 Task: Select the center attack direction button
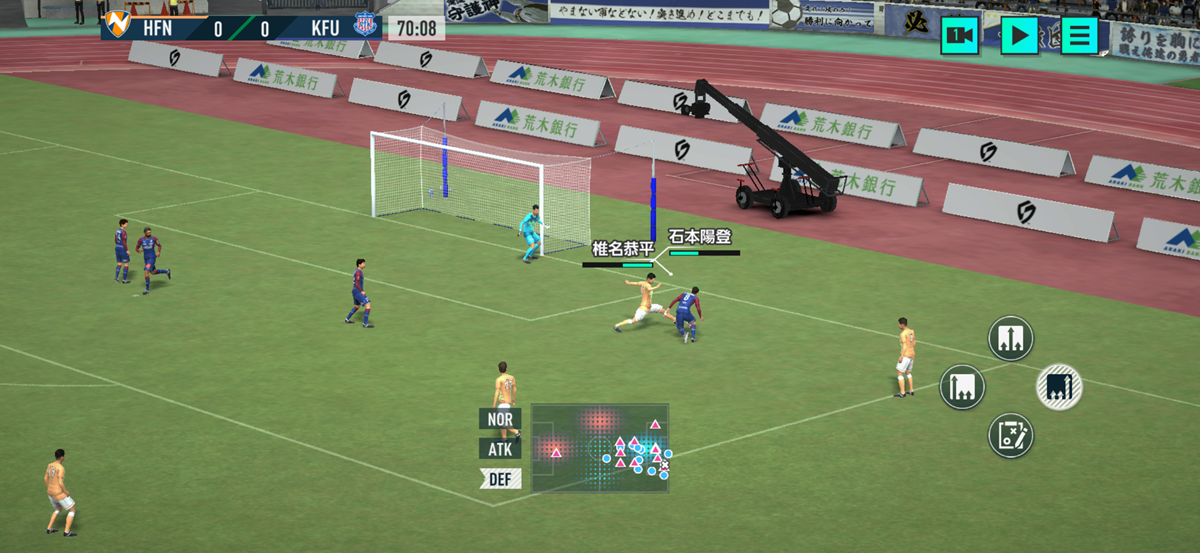(x=1010, y=338)
